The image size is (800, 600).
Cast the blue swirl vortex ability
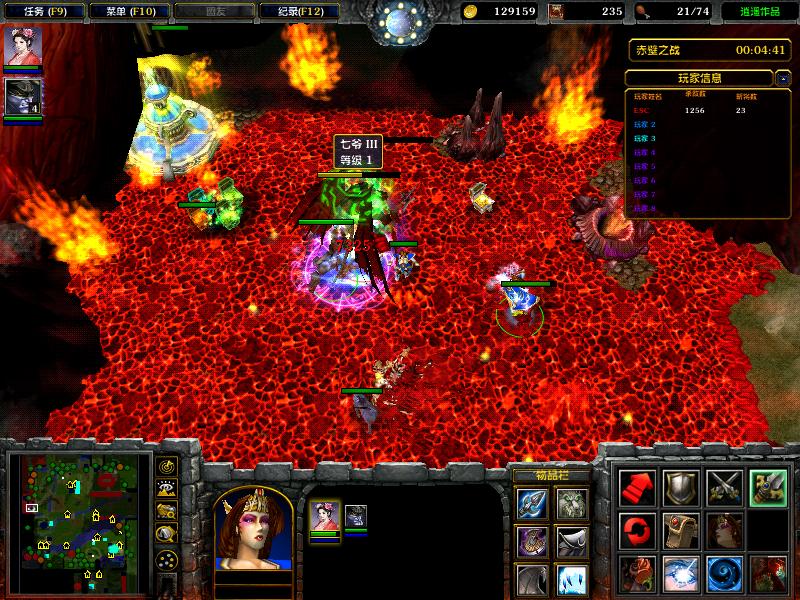pyautogui.click(x=724, y=574)
